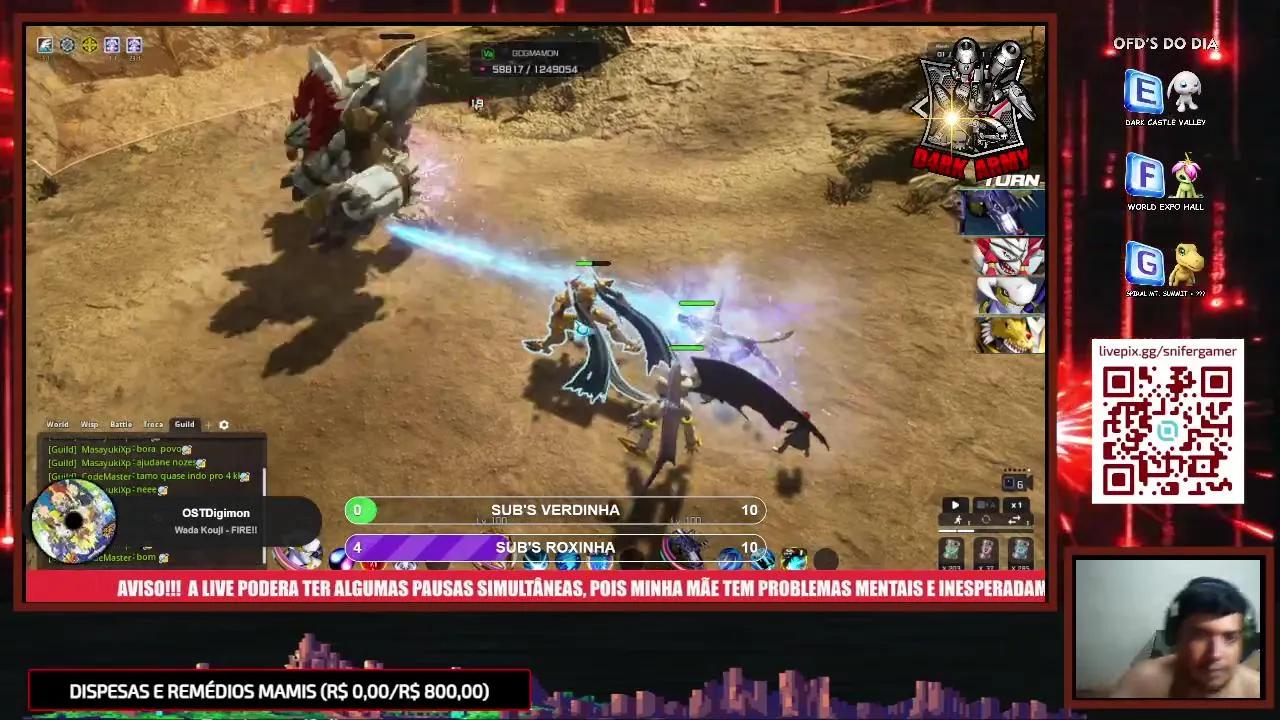This screenshot has height=720, width=1280.
Task: Toggle the x1 battle speed setting
Action: (x=1017, y=505)
